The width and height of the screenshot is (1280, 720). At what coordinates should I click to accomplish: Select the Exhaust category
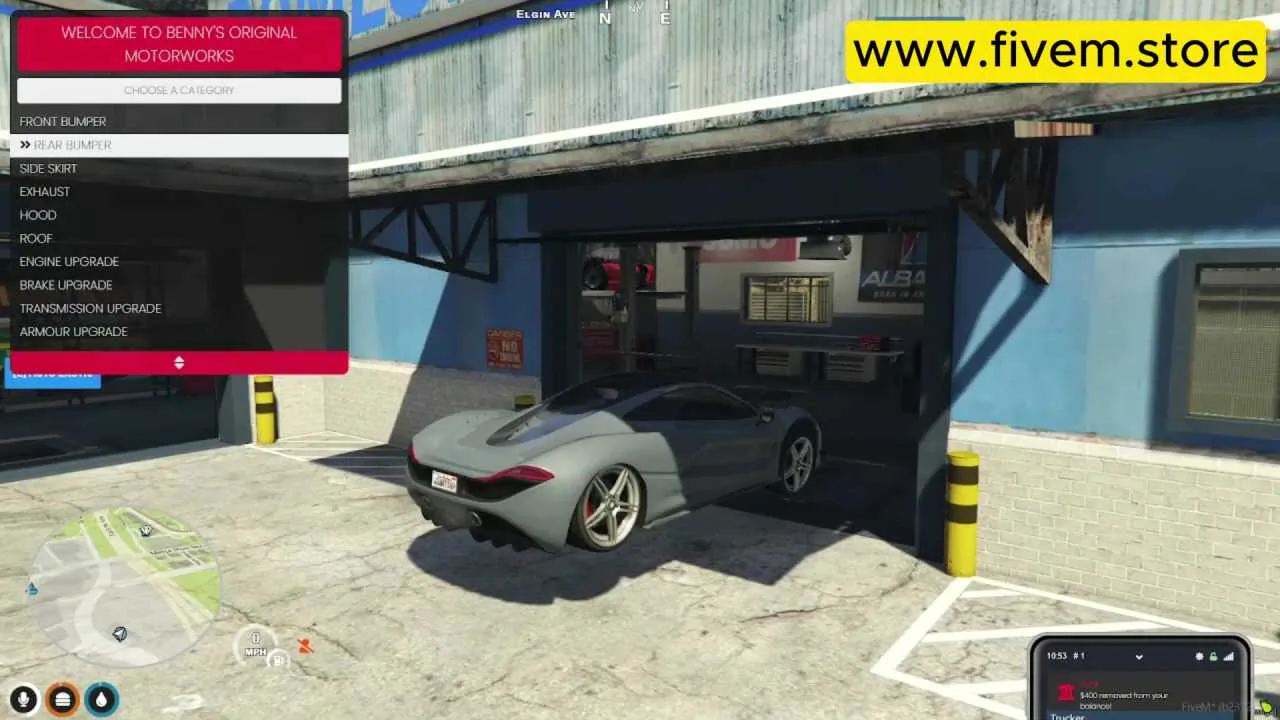coord(45,191)
